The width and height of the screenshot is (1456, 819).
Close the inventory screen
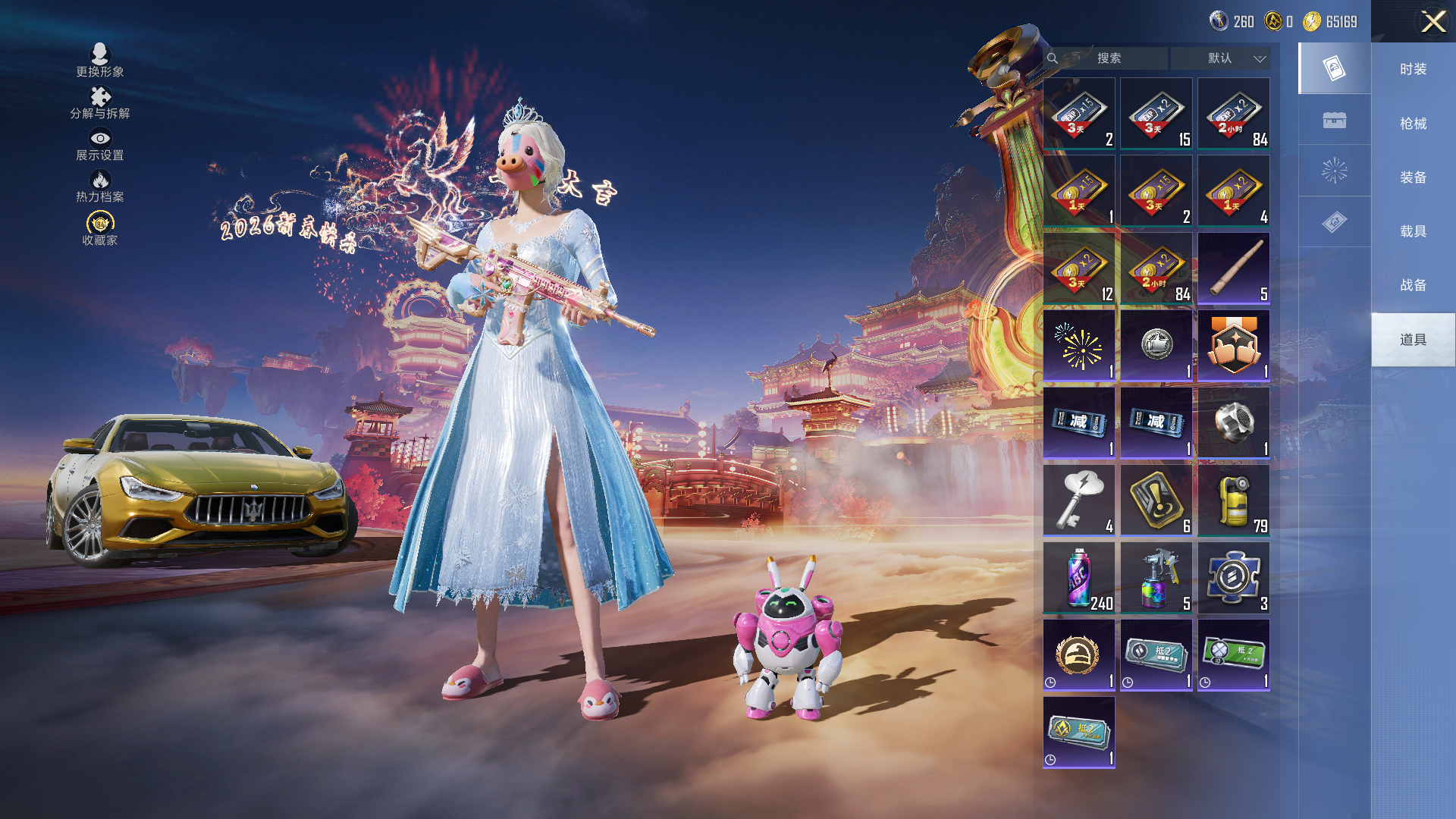1432,21
